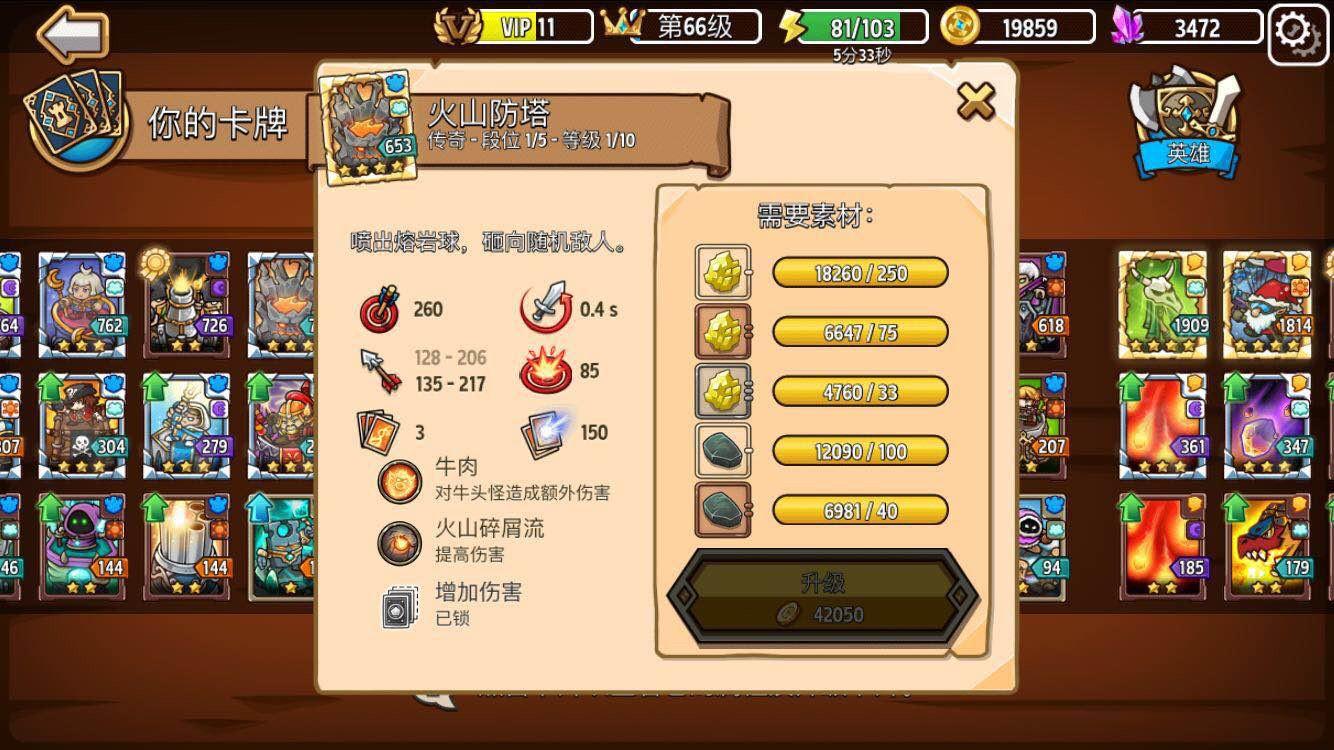
Task: Open the settings gear in top right corner
Action: (x=1297, y=30)
